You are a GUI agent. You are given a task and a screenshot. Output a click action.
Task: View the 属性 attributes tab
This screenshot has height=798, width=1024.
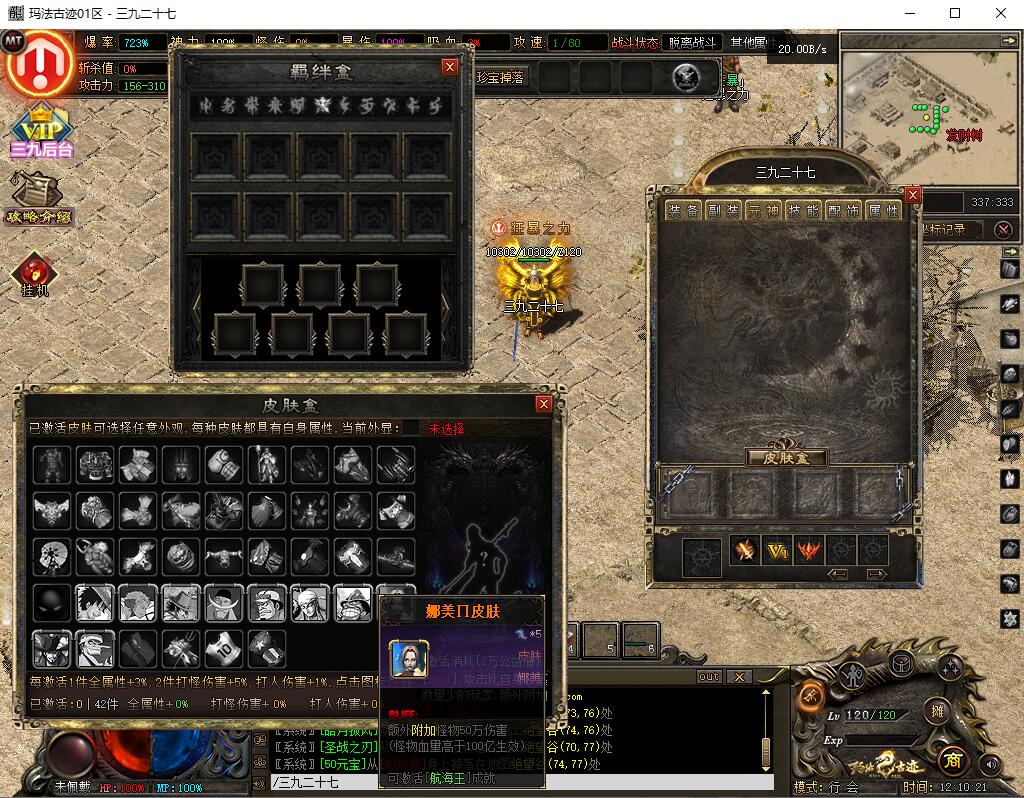[884, 211]
